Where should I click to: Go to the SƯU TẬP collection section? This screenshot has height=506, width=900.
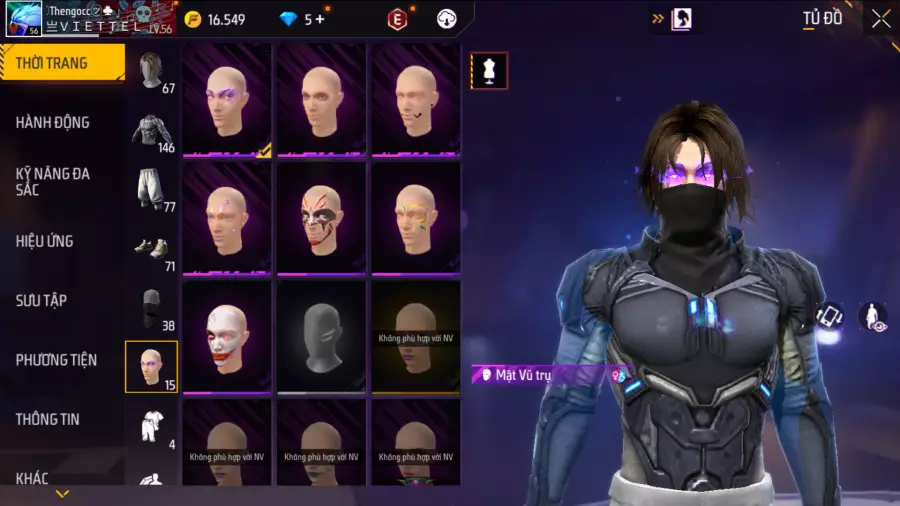[x=41, y=300]
